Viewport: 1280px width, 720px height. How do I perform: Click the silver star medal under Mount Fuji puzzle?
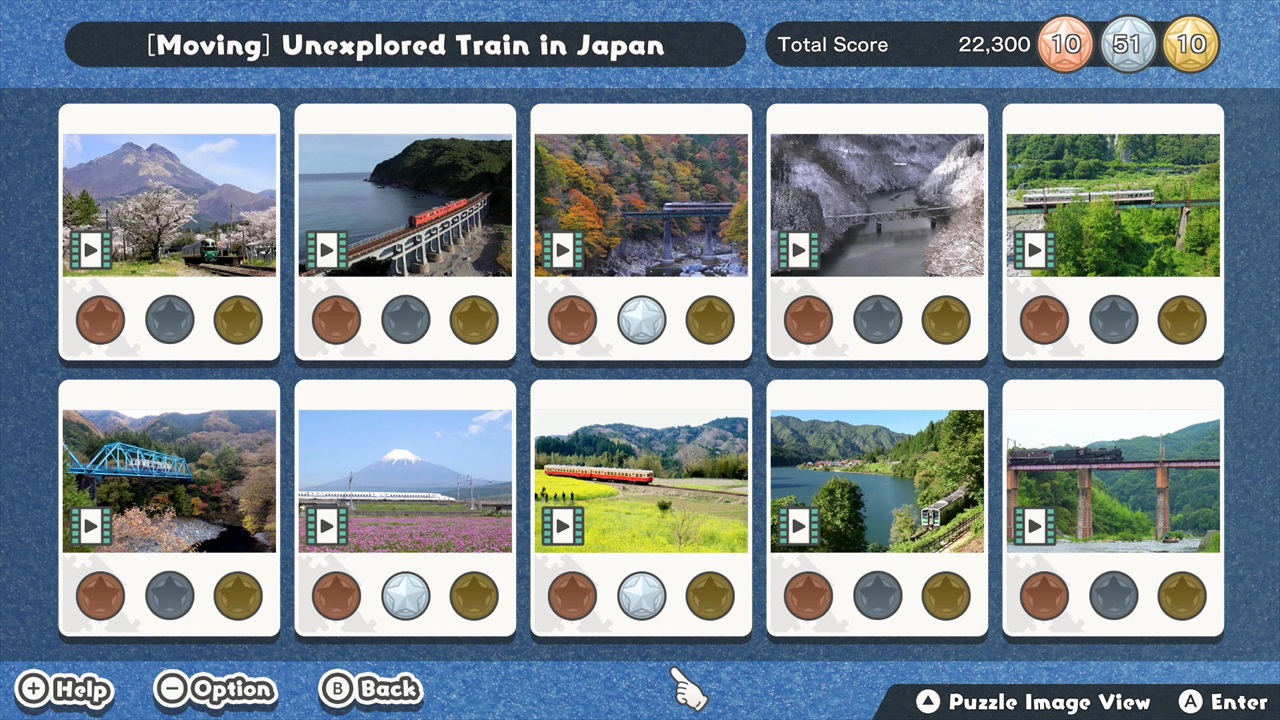(x=405, y=595)
